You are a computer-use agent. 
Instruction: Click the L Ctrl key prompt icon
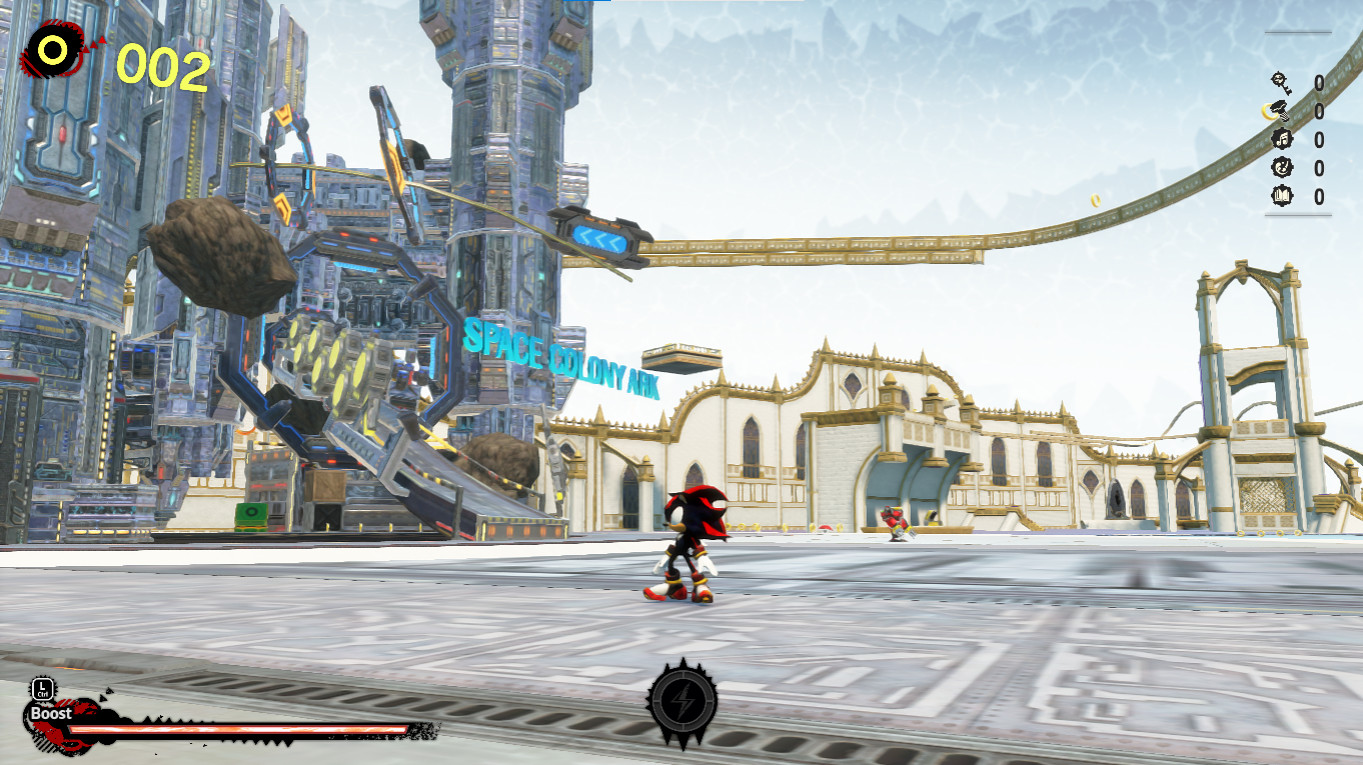[x=41, y=687]
